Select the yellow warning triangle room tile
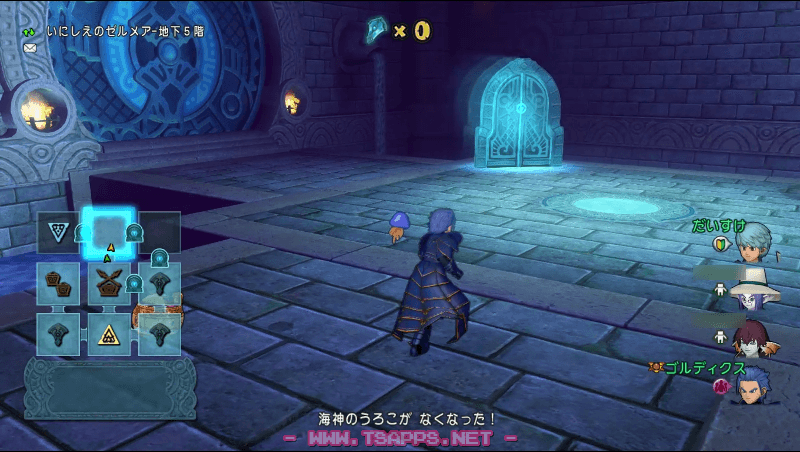 tap(108, 334)
